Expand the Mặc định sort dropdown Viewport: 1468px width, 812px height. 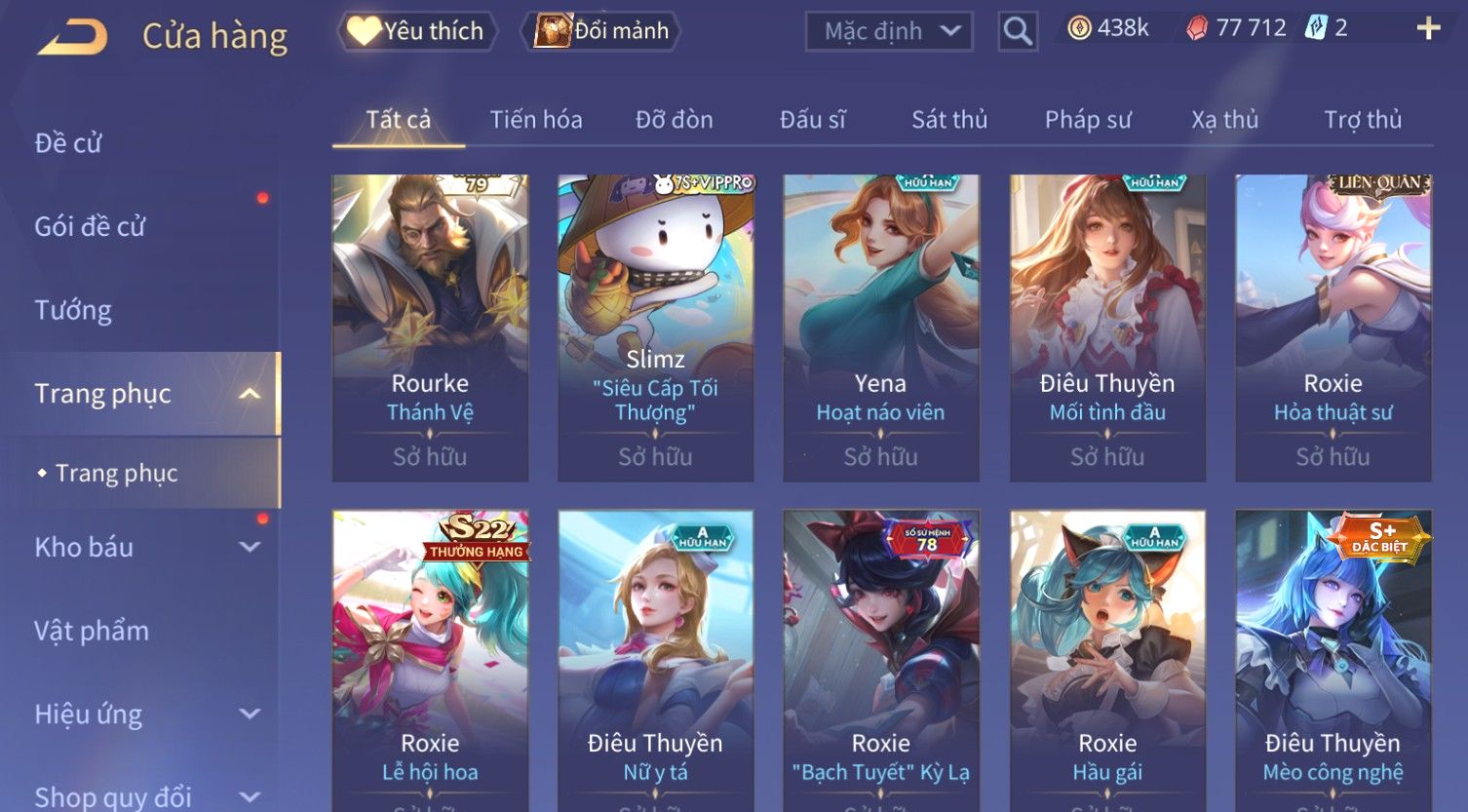point(889,31)
